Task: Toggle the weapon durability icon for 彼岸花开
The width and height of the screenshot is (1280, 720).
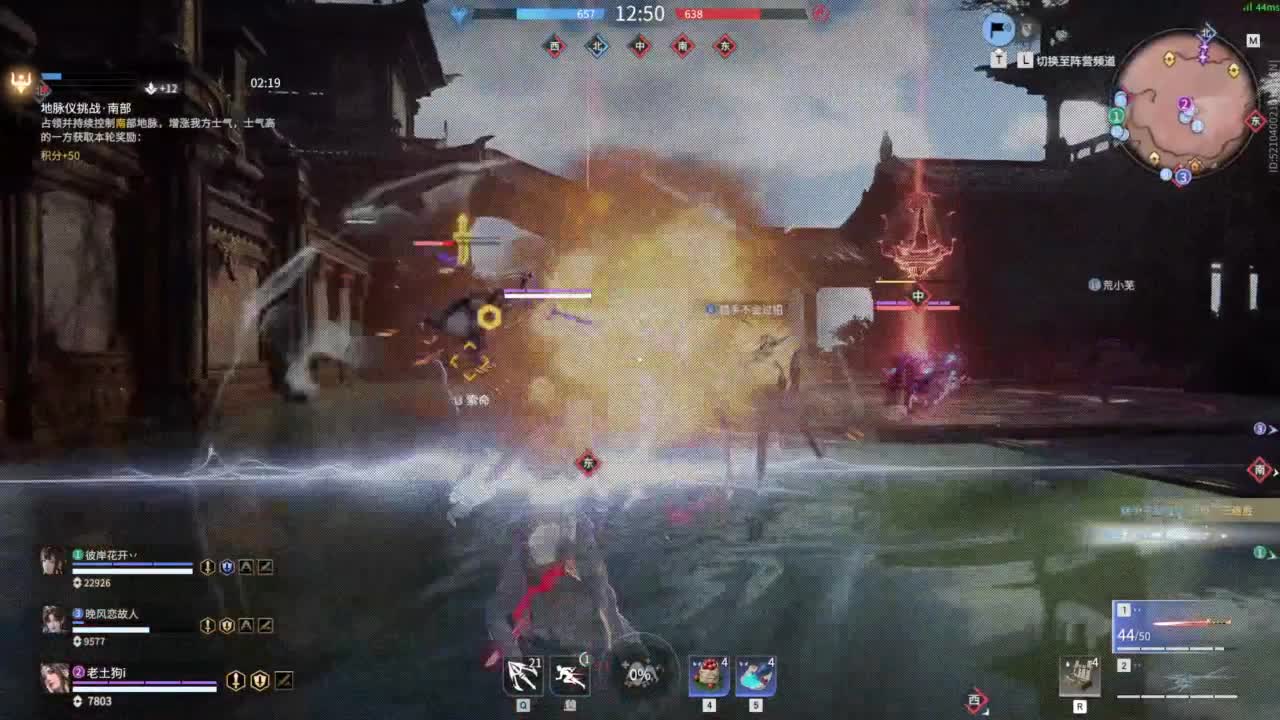Action: coord(264,567)
